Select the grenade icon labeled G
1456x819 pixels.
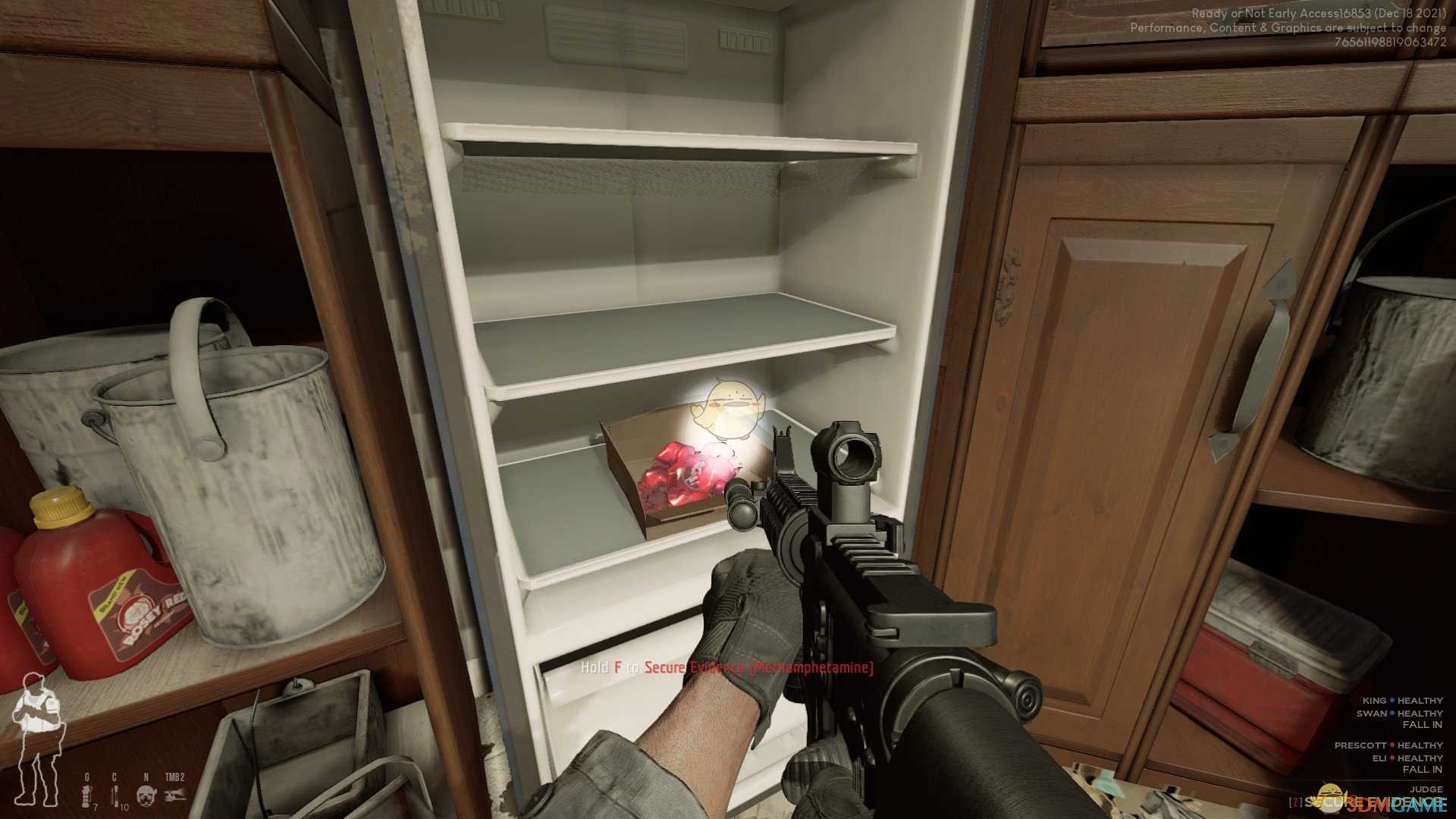pyautogui.click(x=86, y=794)
